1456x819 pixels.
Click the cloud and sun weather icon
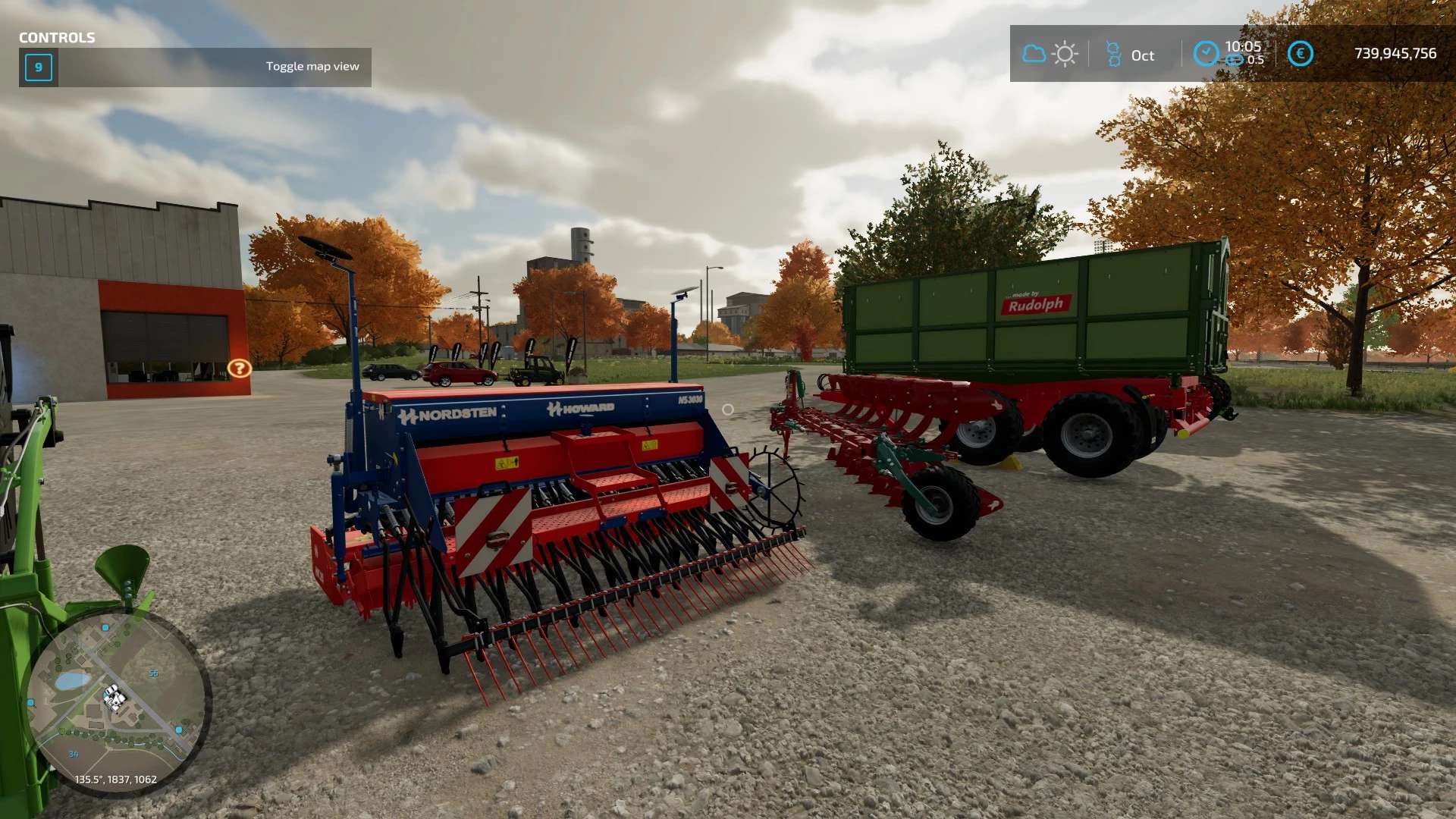[x=1050, y=54]
